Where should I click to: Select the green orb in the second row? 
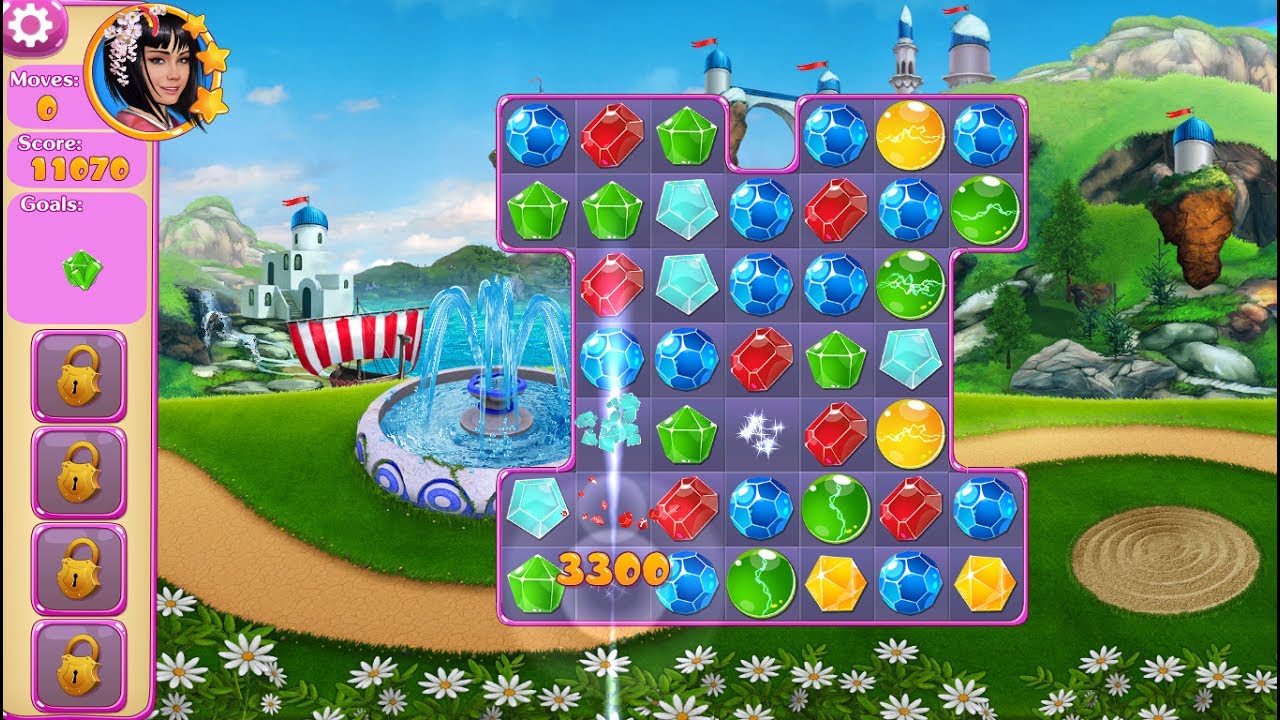coord(985,210)
